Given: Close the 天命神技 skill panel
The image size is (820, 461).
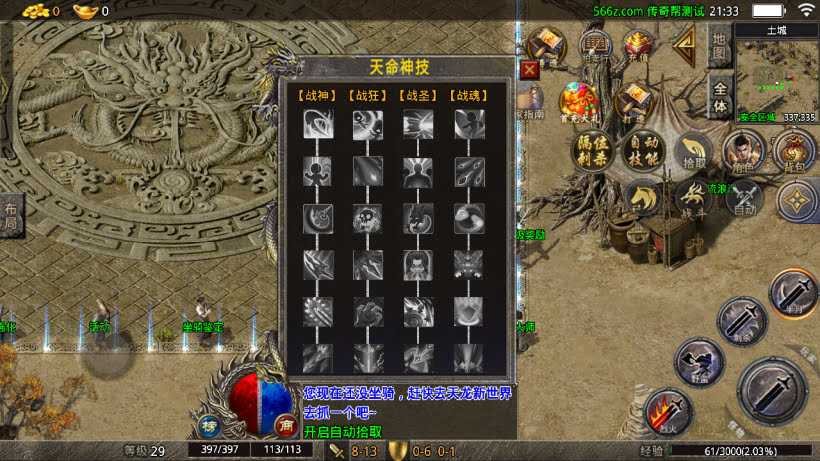Looking at the screenshot, I should click(529, 69).
